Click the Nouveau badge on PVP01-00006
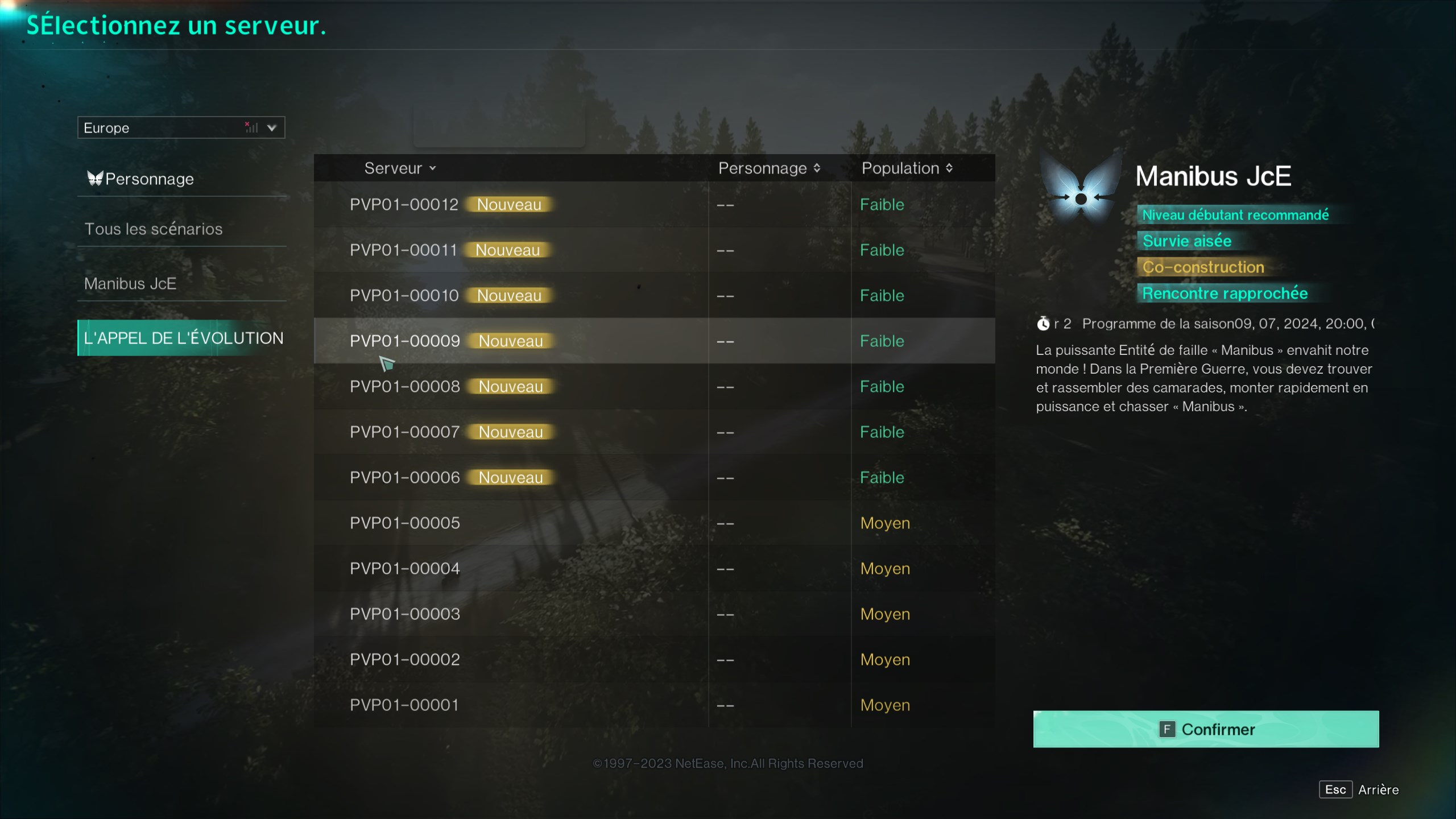The height and width of the screenshot is (819, 1456). pyautogui.click(x=511, y=477)
